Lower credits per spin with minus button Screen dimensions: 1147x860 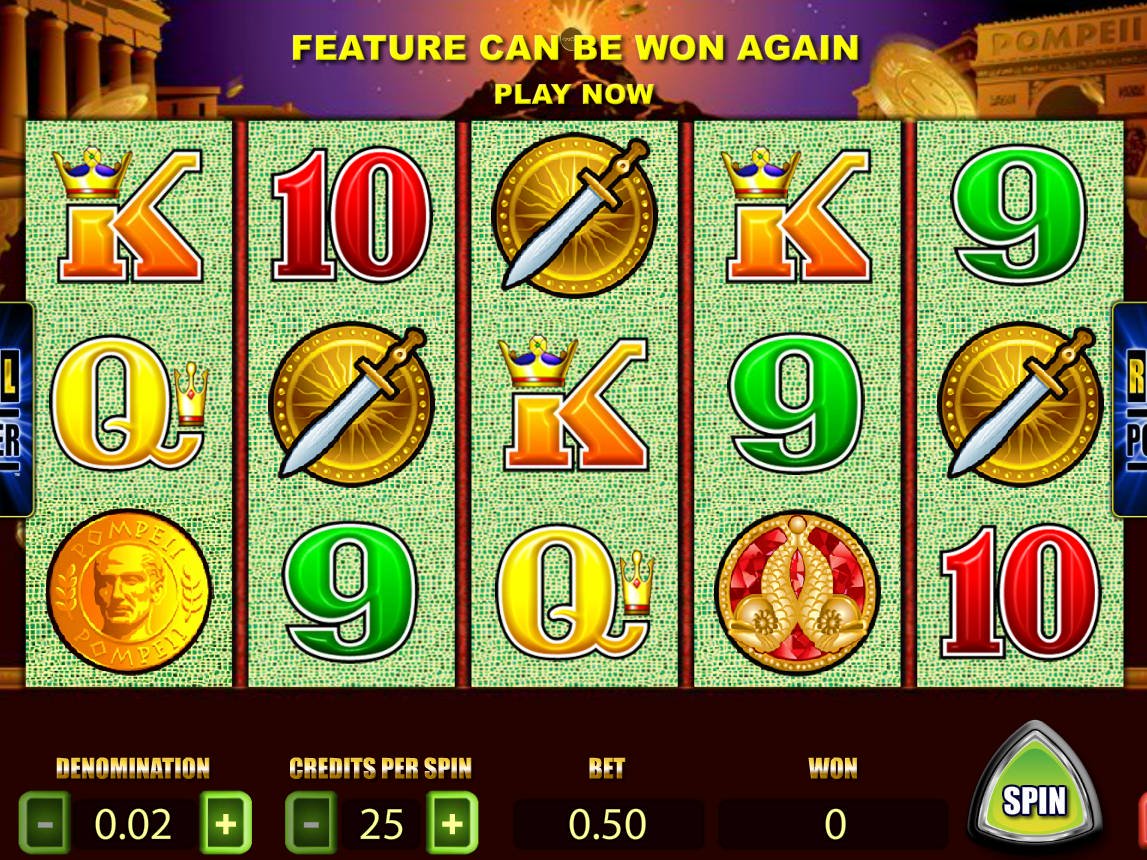click(x=311, y=824)
